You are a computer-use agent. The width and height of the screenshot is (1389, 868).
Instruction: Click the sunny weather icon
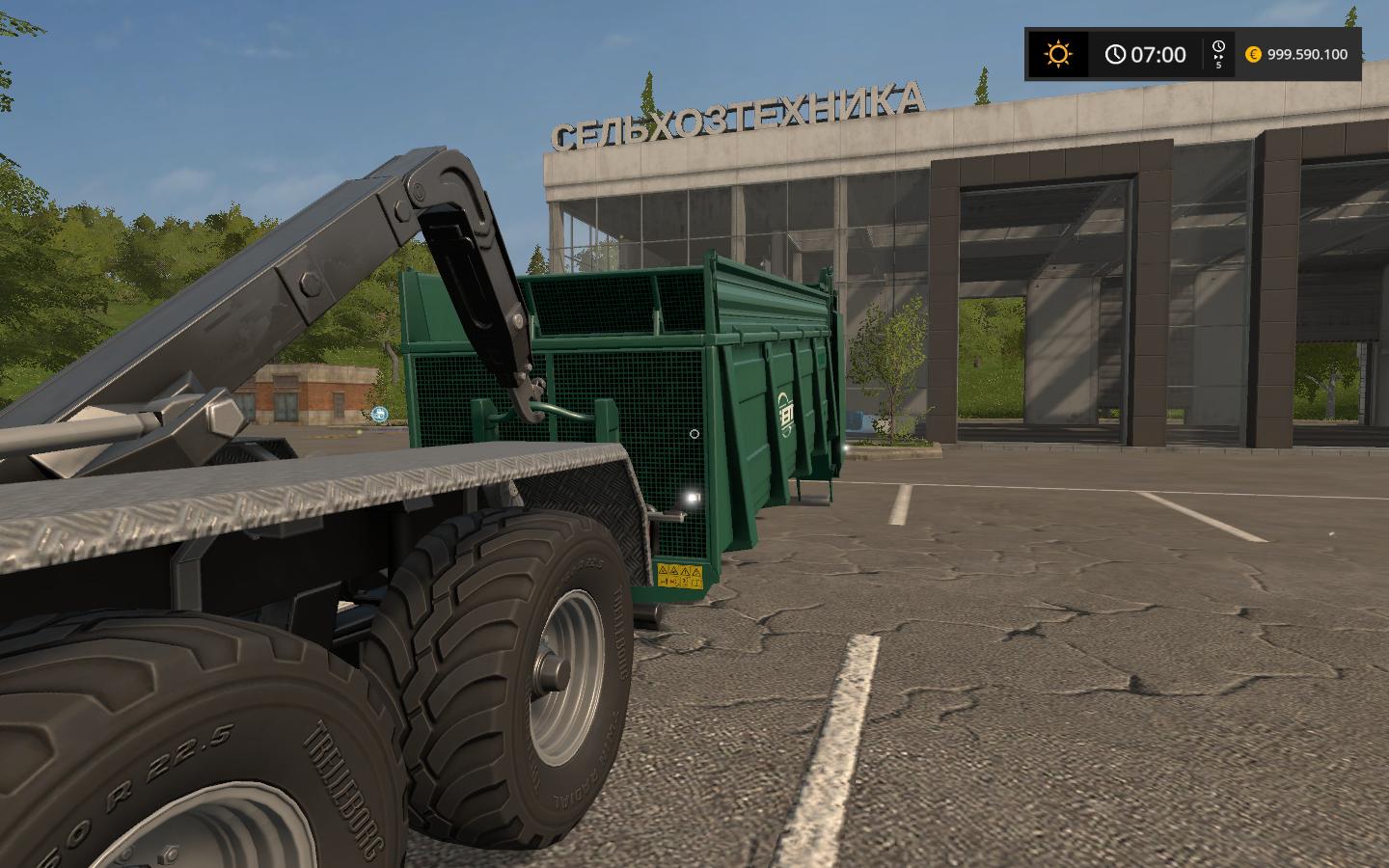(1057, 54)
